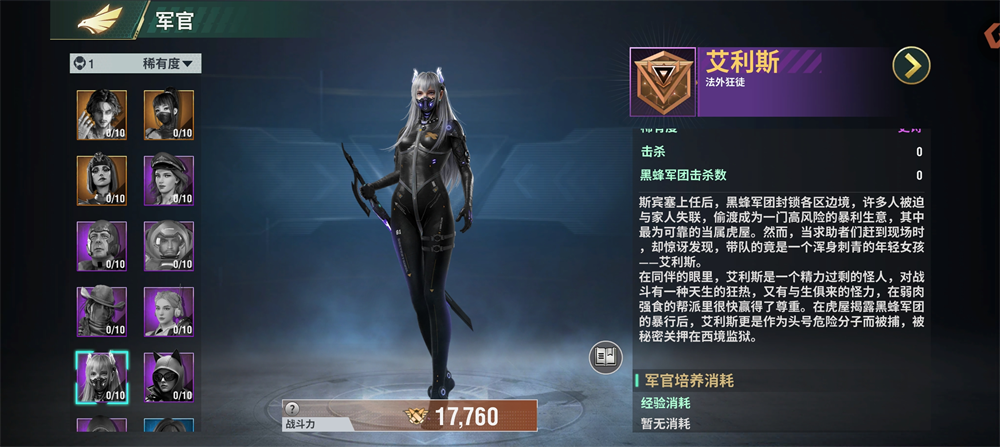Viewport: 1000px width, 447px height.
Task: Click the question mark above 战斗力
Action: point(292,408)
